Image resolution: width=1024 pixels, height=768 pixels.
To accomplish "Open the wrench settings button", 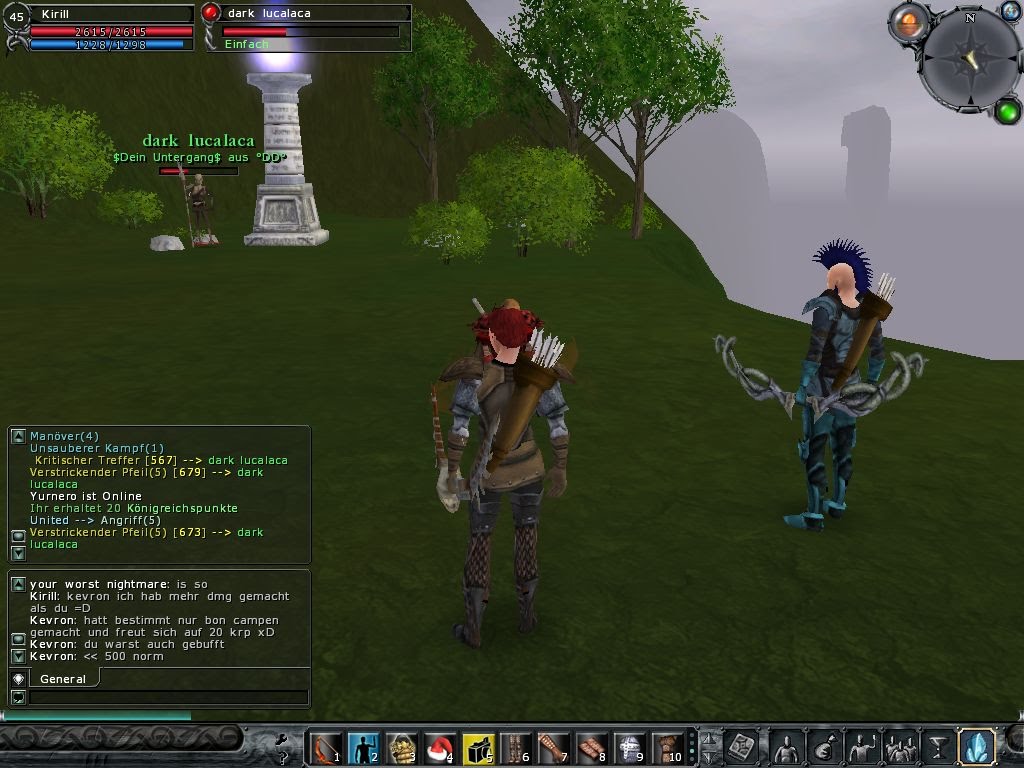I will click(x=283, y=746).
